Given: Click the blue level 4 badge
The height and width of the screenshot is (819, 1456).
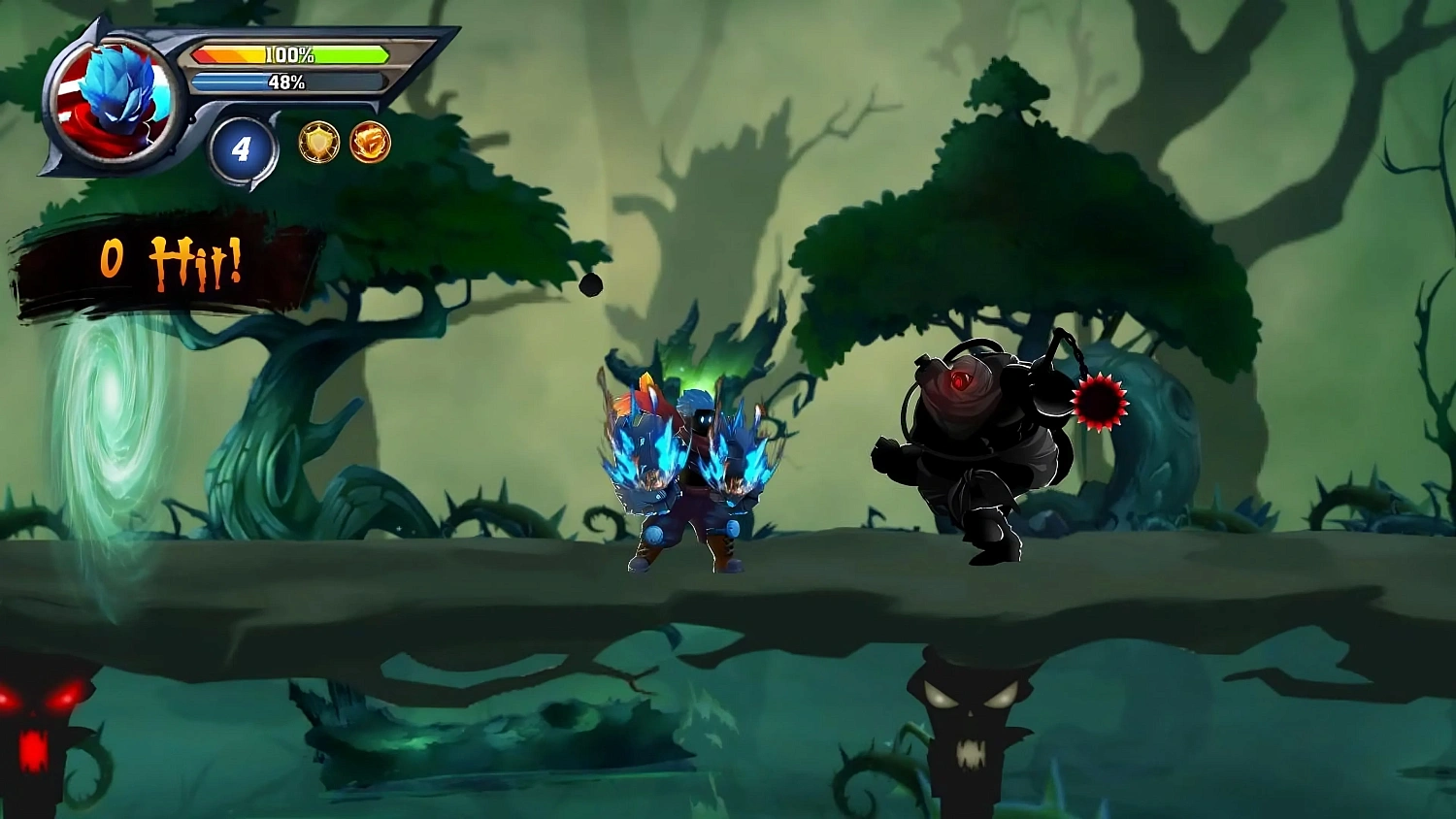Looking at the screenshot, I should pos(244,147).
